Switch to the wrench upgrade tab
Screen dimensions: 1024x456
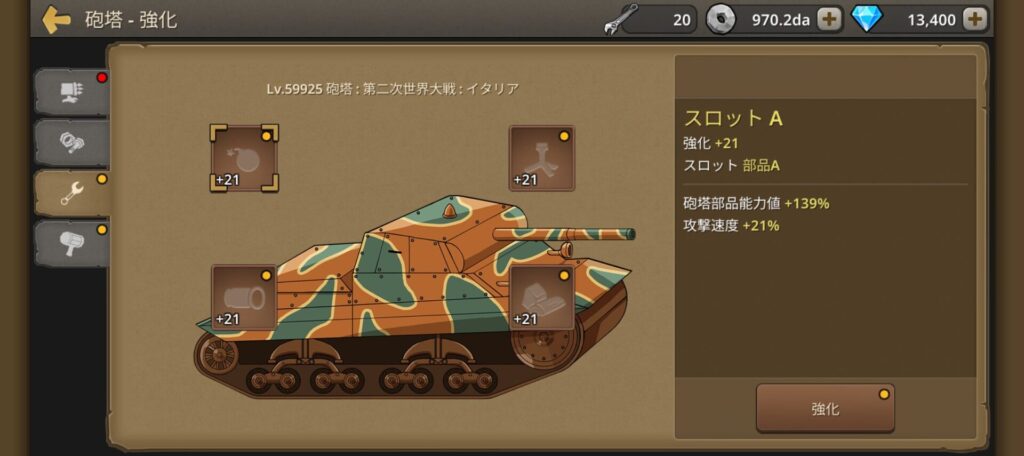pos(72,193)
